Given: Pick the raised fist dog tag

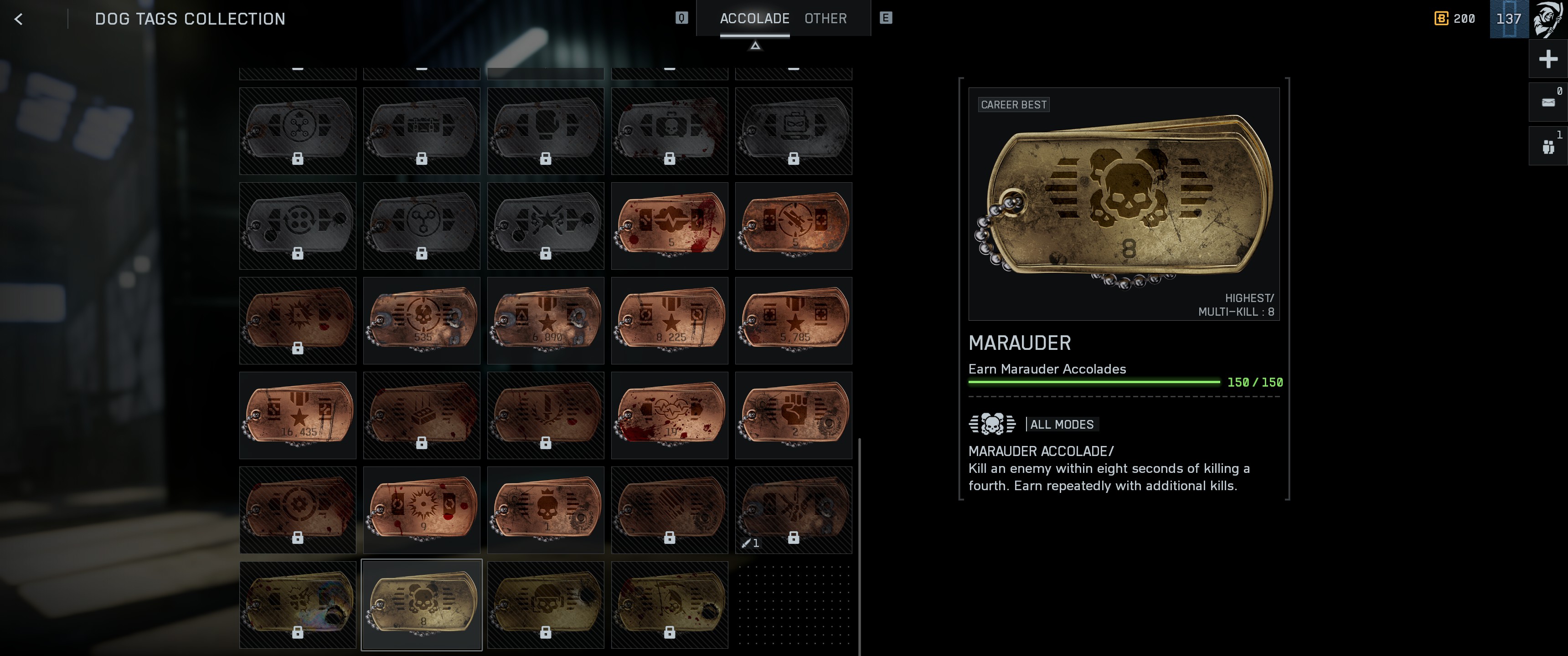Looking at the screenshot, I should point(793,415).
